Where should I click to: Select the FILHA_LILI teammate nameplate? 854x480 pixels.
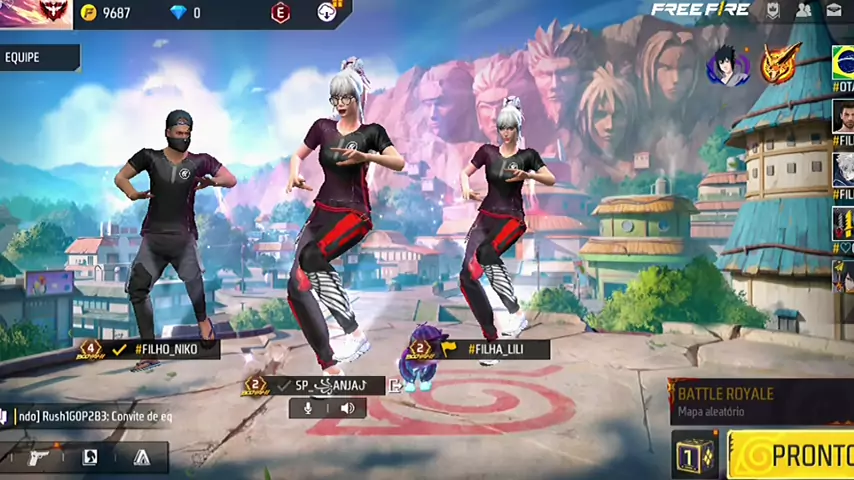tap(495, 349)
